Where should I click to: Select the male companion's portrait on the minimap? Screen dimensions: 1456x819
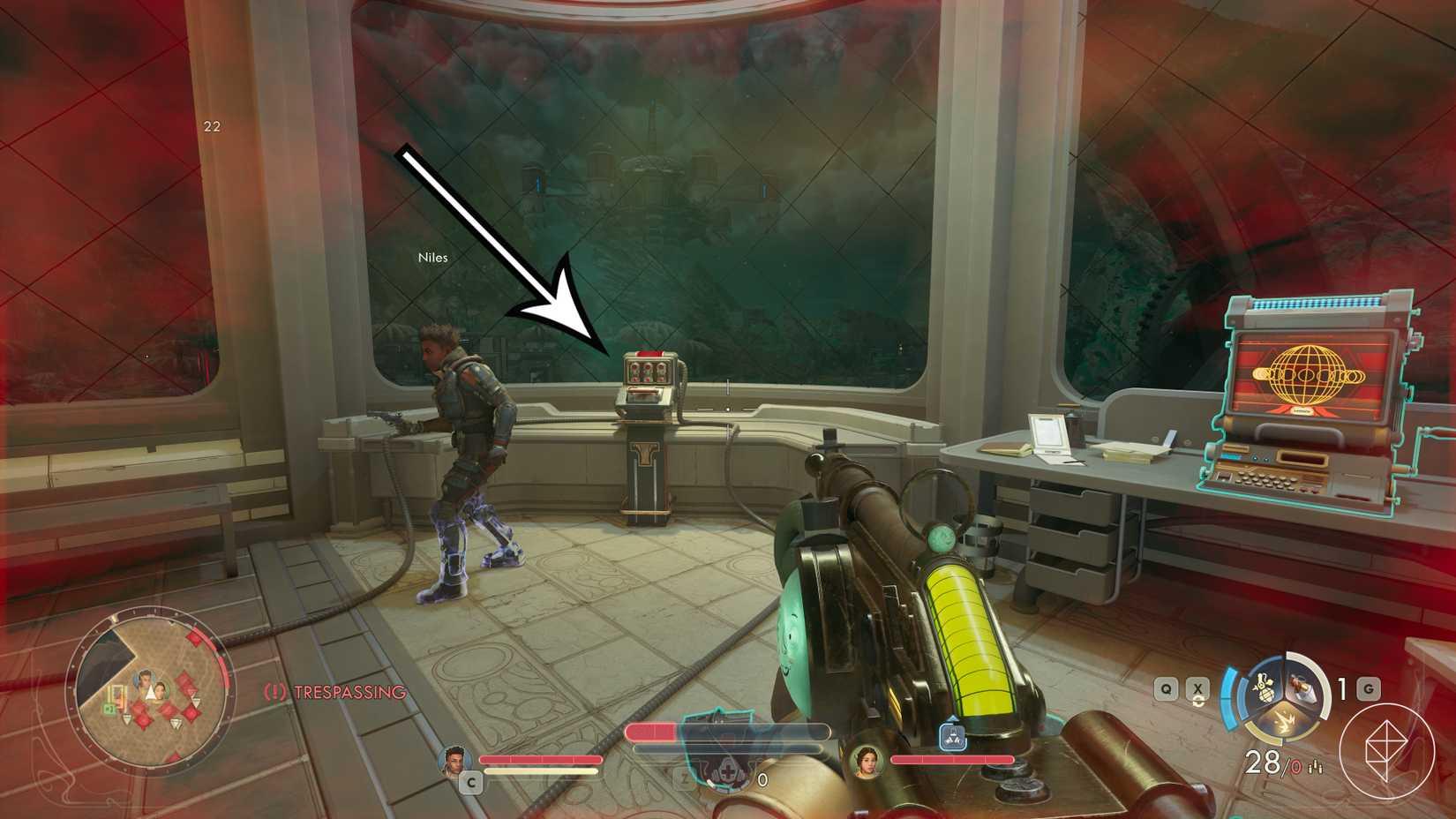pos(145,680)
